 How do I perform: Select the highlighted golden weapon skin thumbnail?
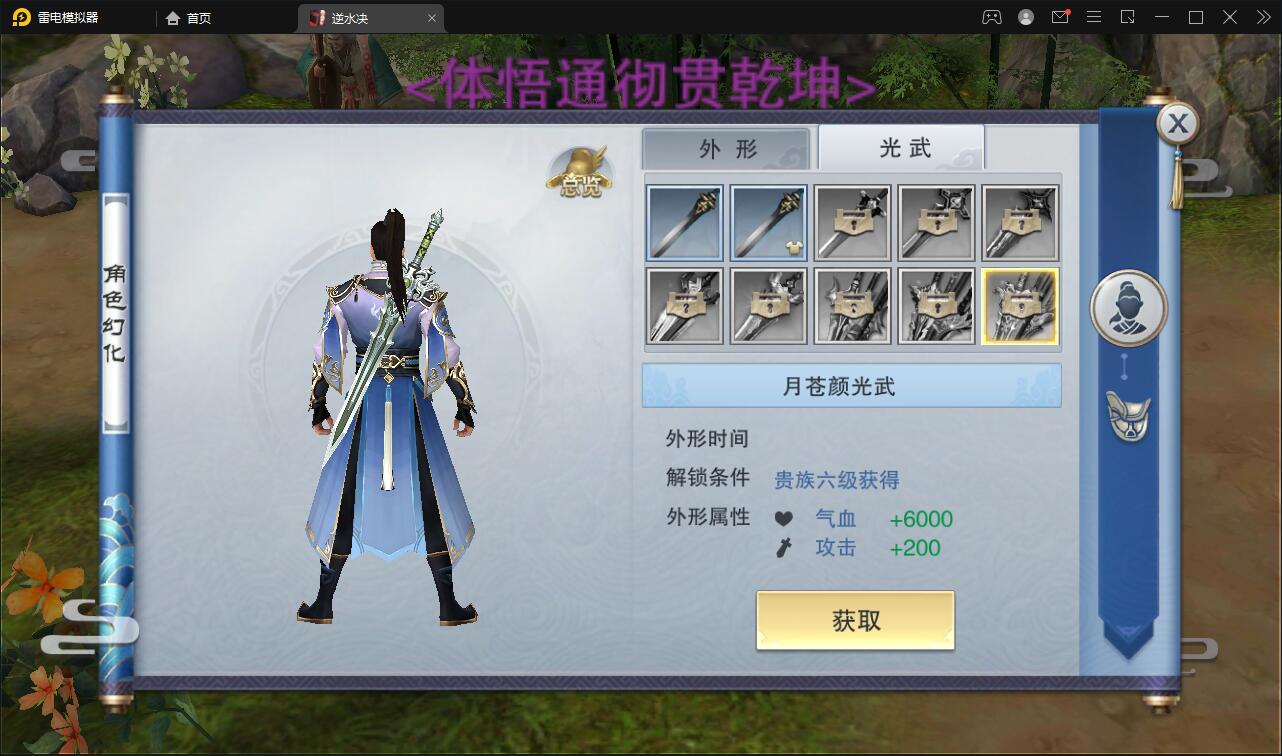[x=1019, y=306]
